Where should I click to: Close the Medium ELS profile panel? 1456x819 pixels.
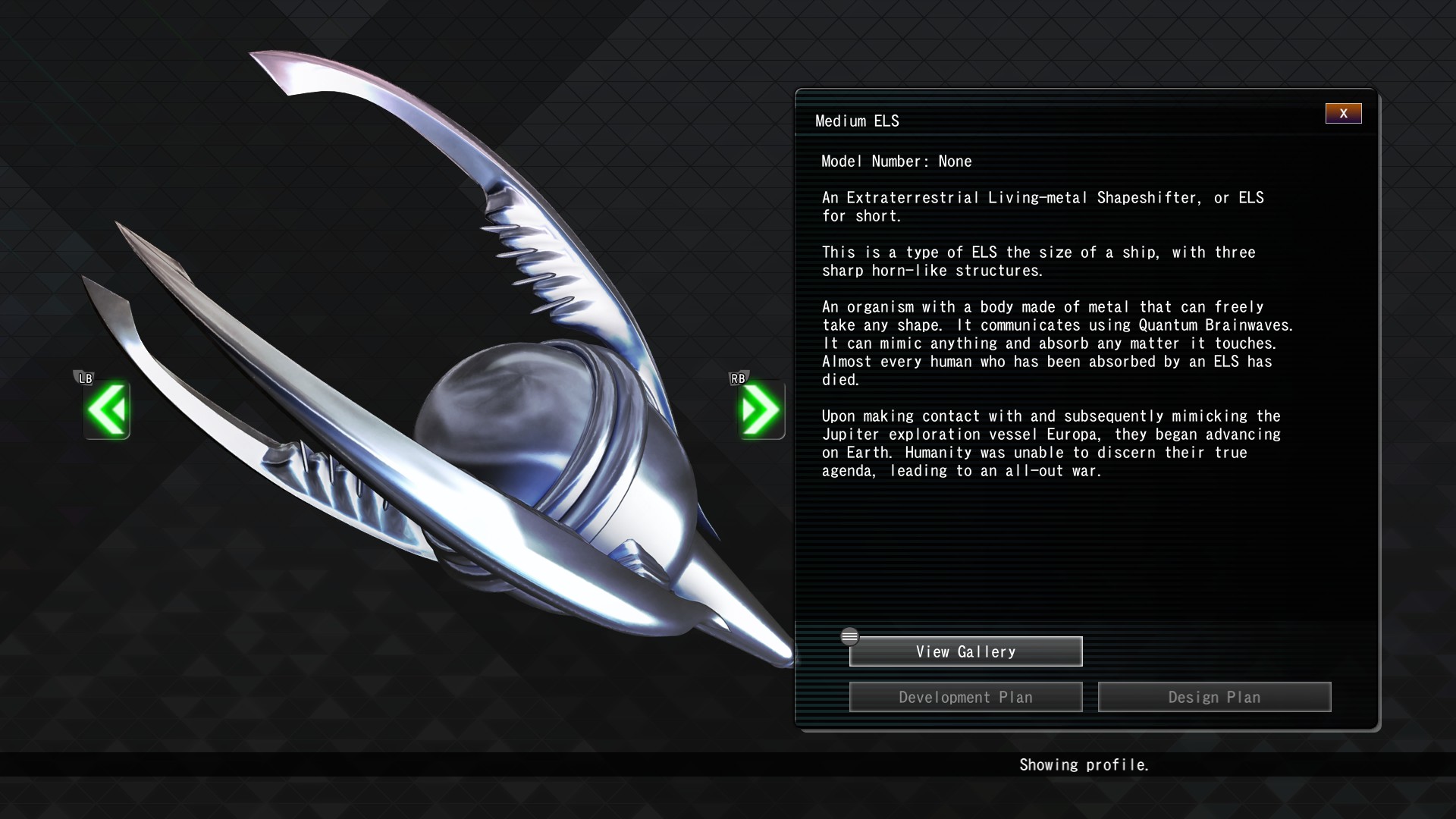(1343, 114)
